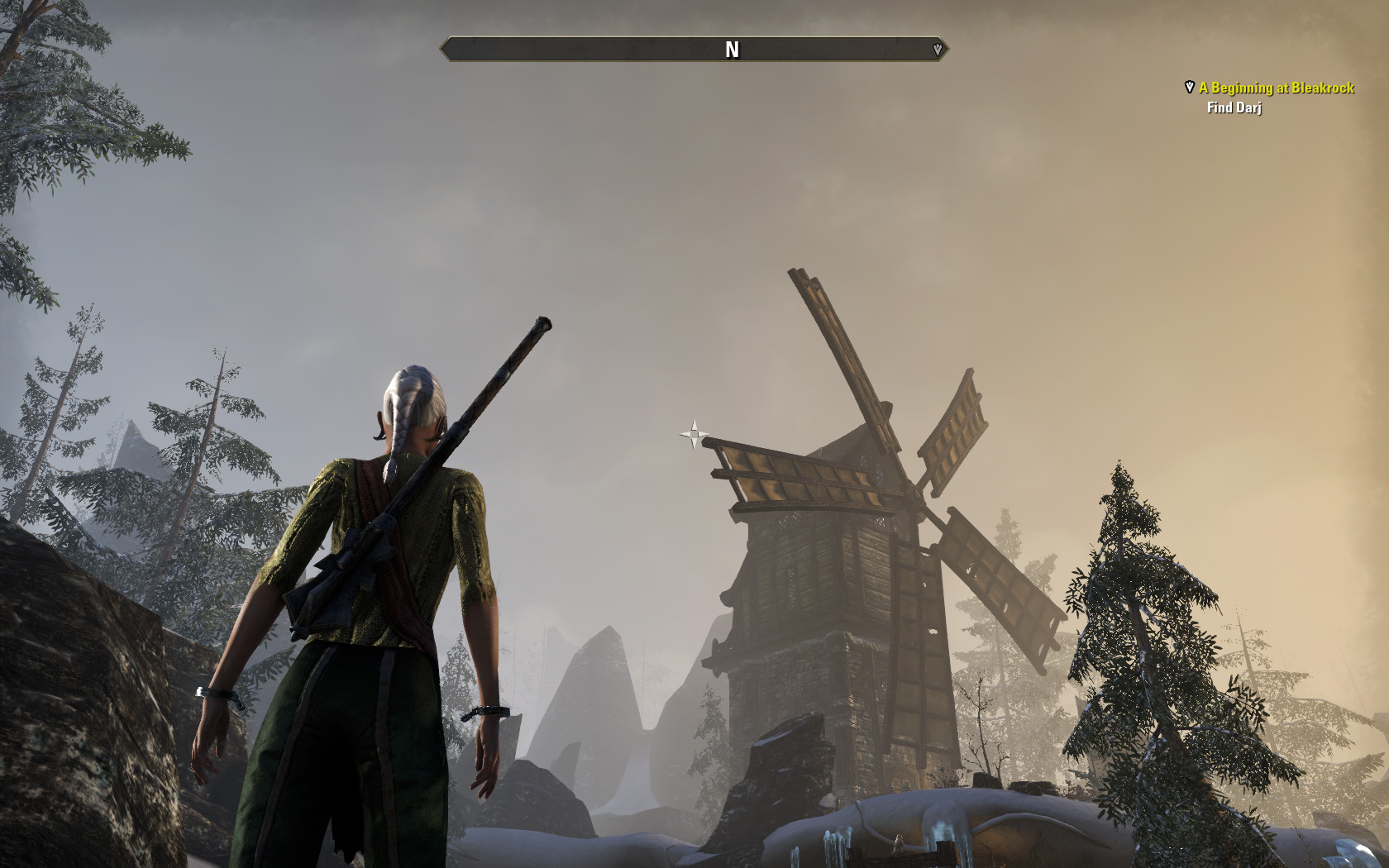Select the A Beginning at Bleakrock quest tracker
1389x868 pixels.
pos(1276,88)
